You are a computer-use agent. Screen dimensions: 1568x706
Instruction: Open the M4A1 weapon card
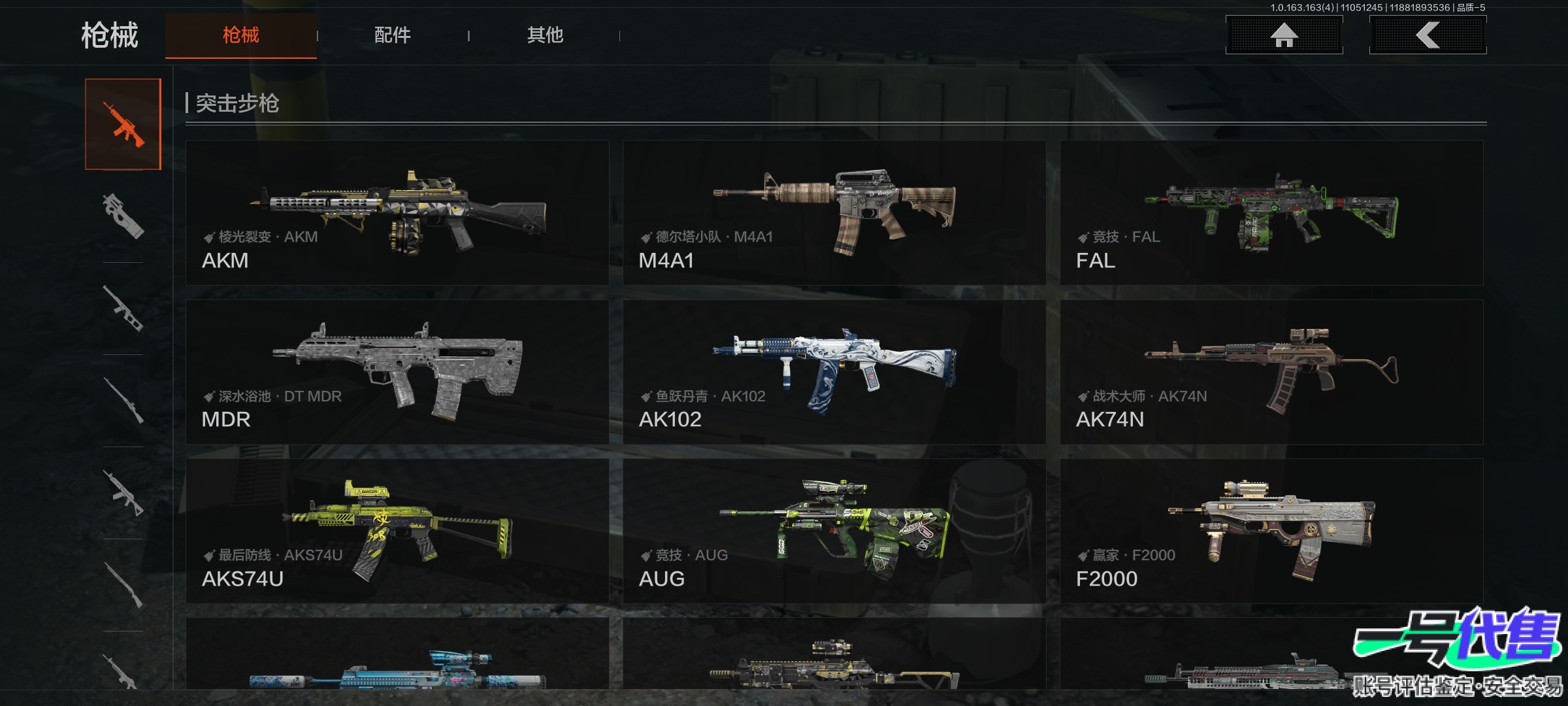(x=834, y=212)
